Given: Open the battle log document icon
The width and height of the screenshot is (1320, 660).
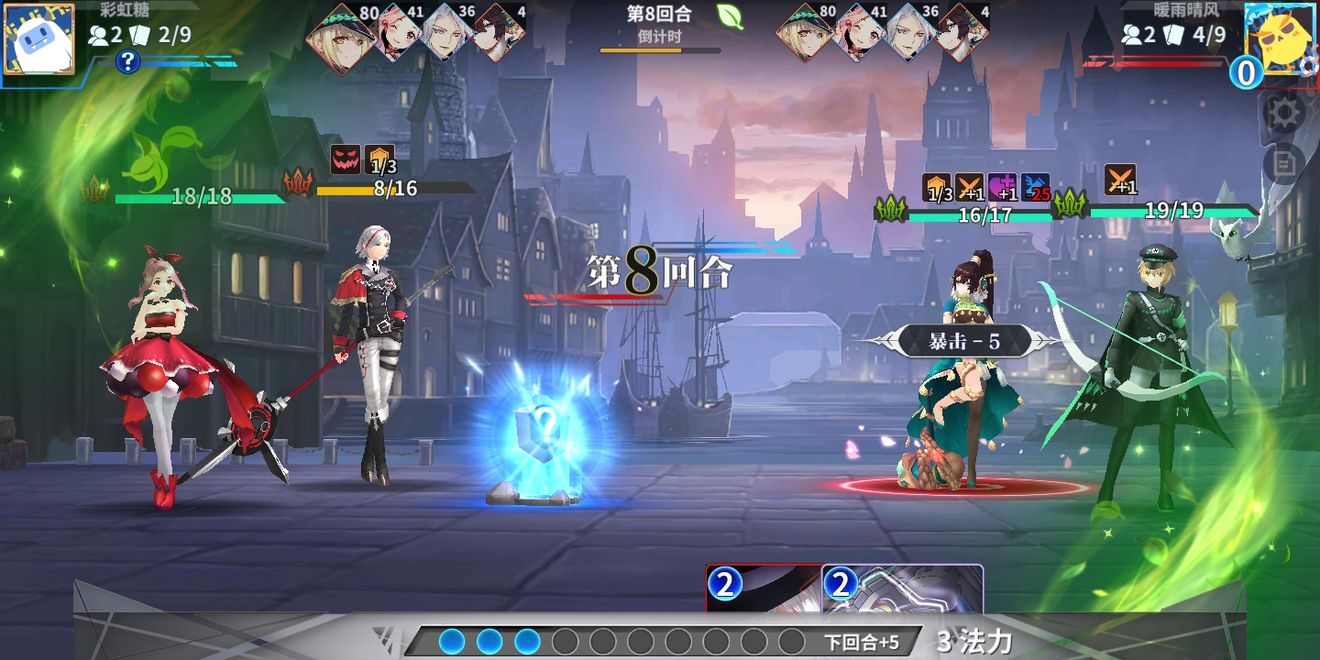Looking at the screenshot, I should click(1284, 162).
